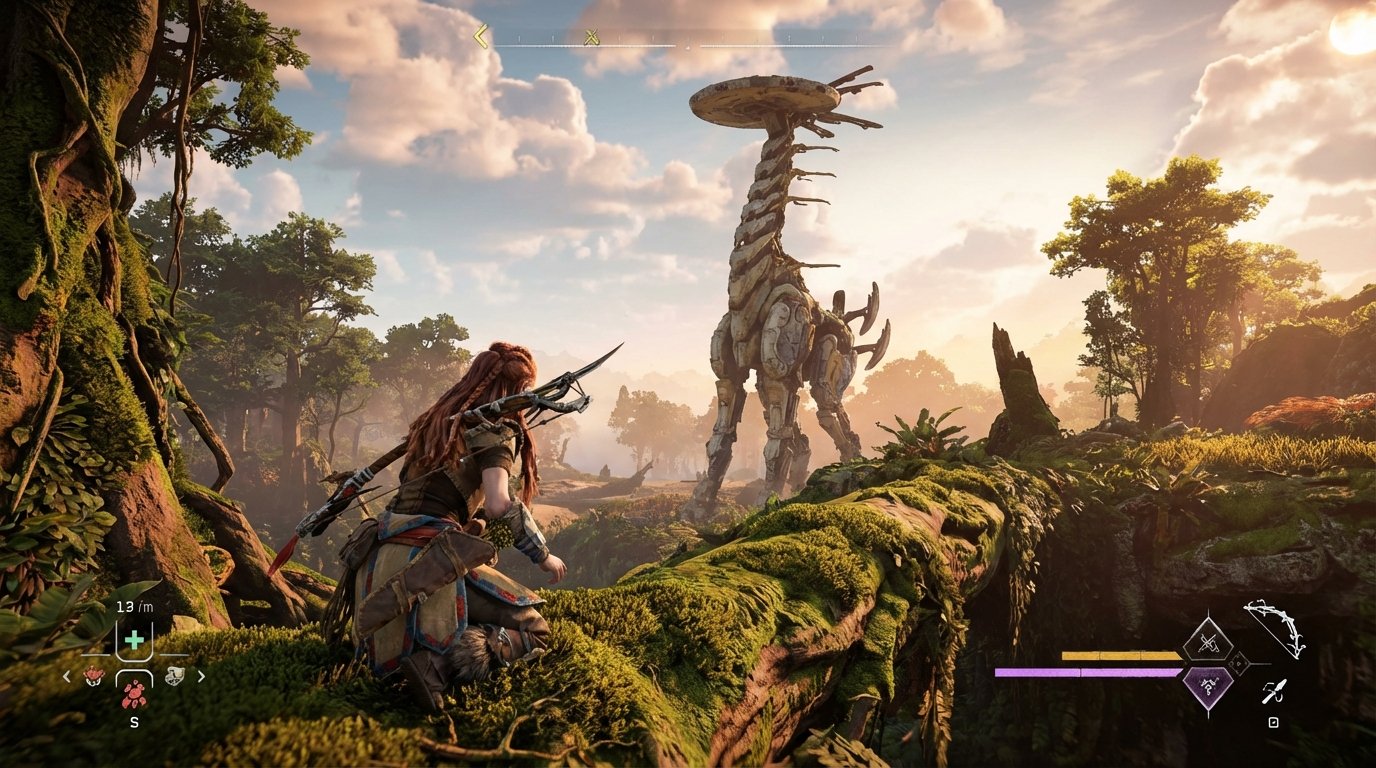Click the 13/m medicinal herb counter

[134, 607]
